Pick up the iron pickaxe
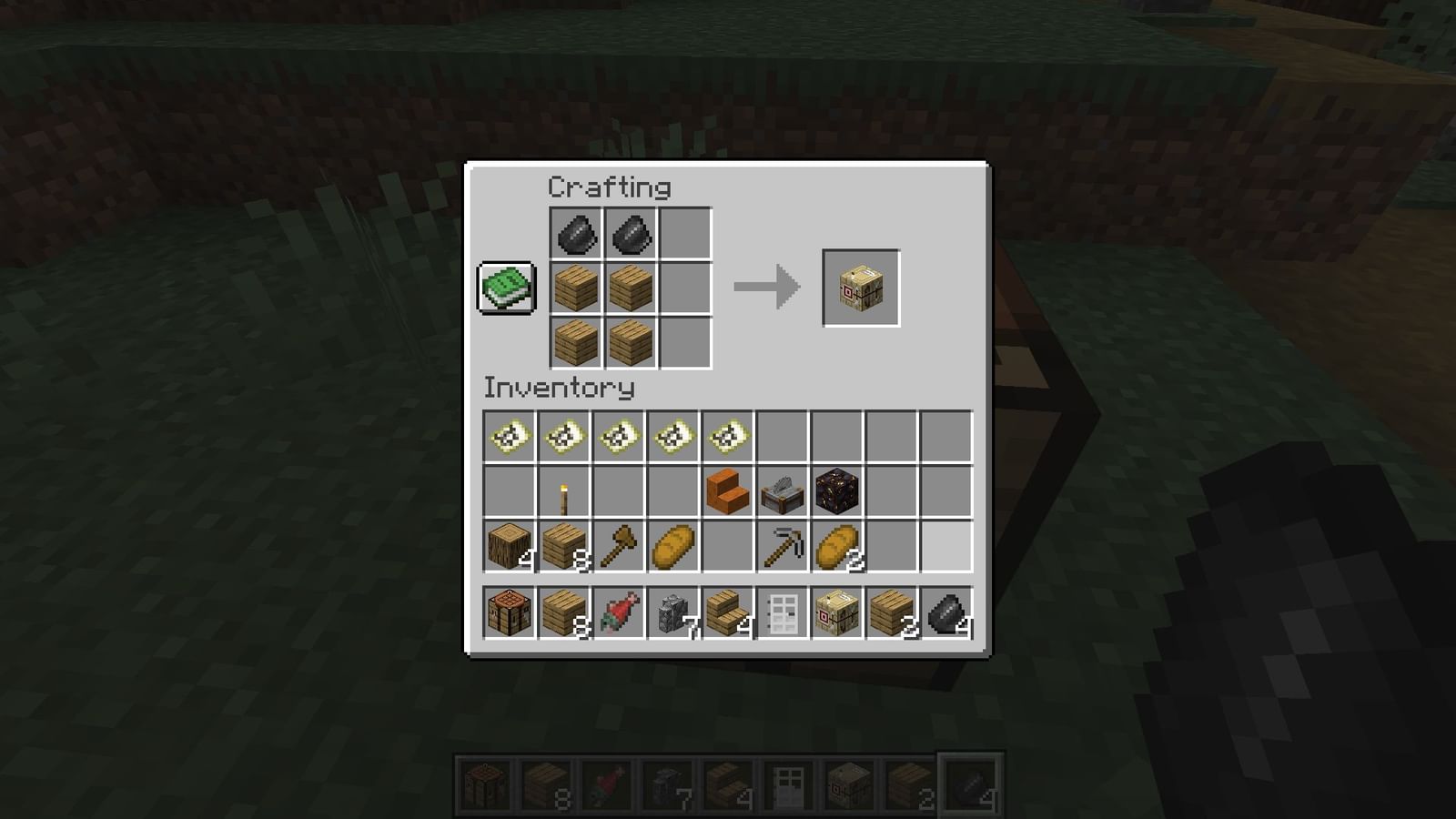The width and height of the screenshot is (1456, 819). point(783,546)
